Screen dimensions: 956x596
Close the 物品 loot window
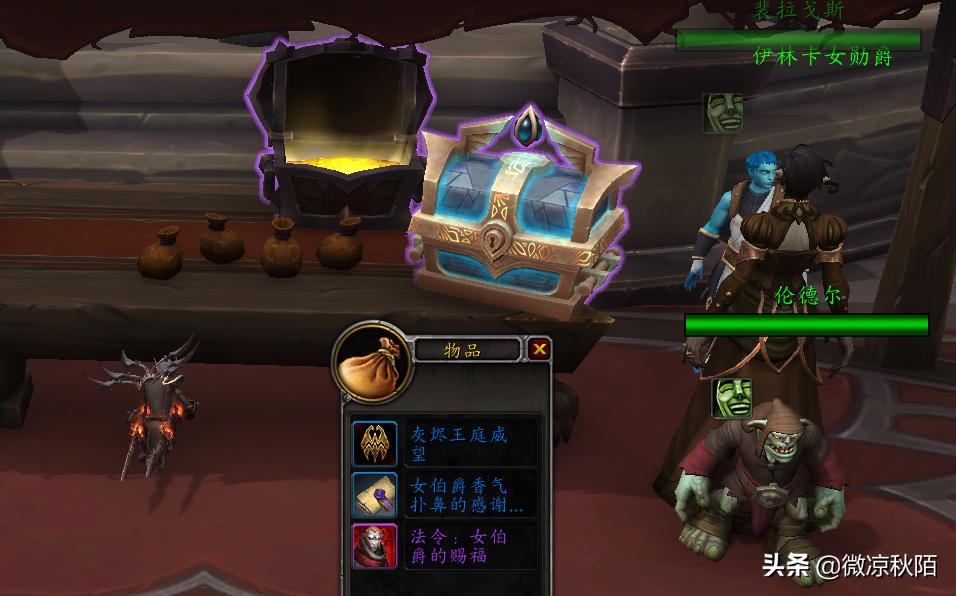(540, 349)
